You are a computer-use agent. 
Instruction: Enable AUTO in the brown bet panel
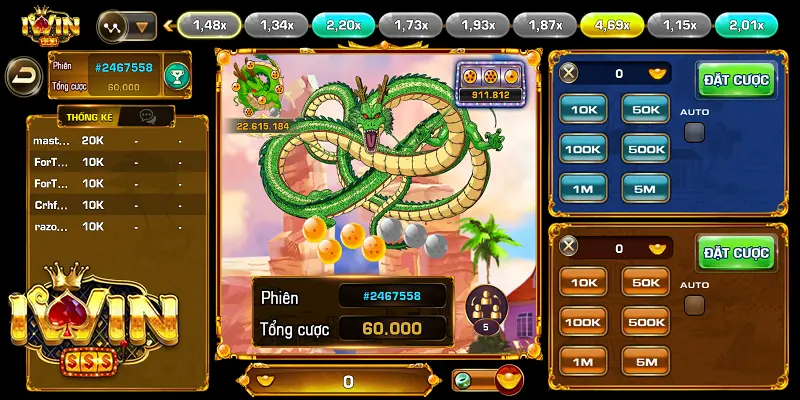tap(694, 305)
